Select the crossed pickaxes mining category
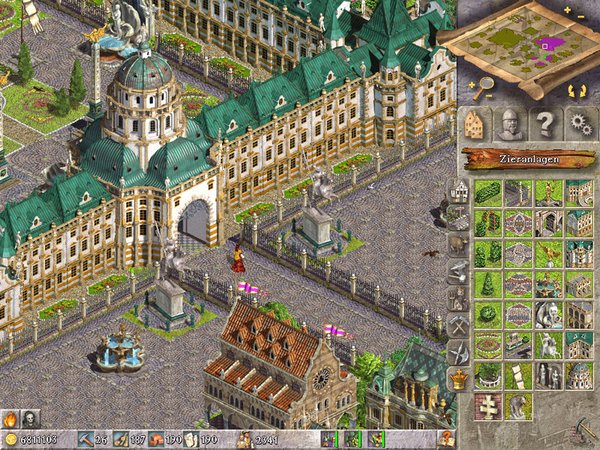The width and height of the screenshot is (600, 450). click(x=458, y=324)
